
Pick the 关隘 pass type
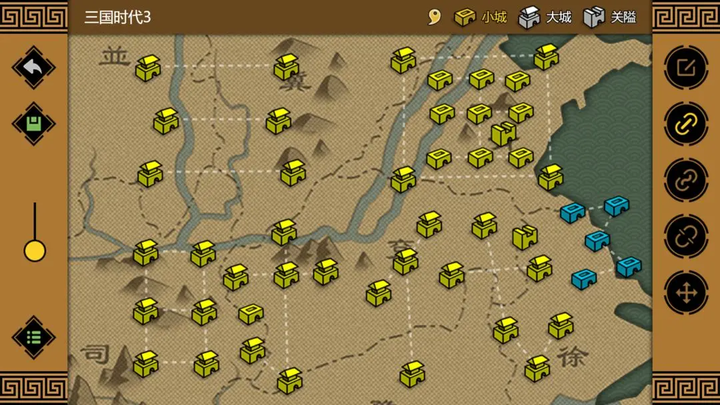(610, 17)
